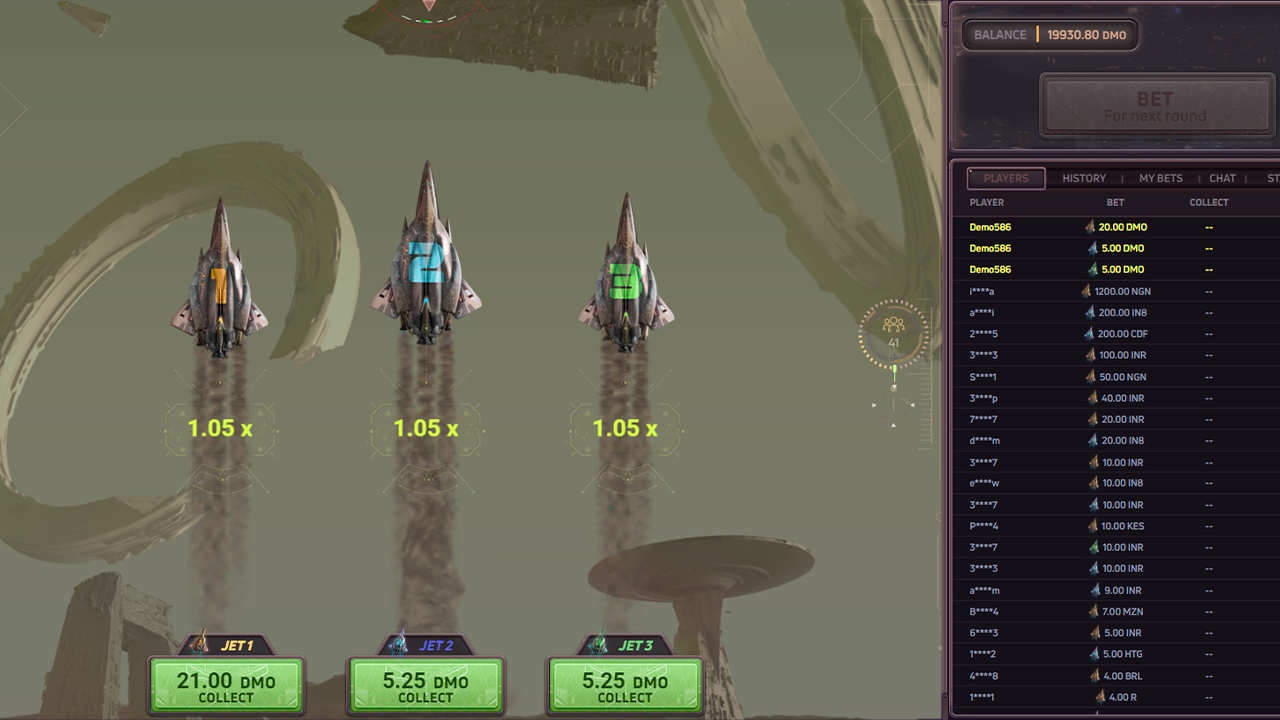Open the History tab
Viewport: 1280px width, 720px height.
(1084, 178)
